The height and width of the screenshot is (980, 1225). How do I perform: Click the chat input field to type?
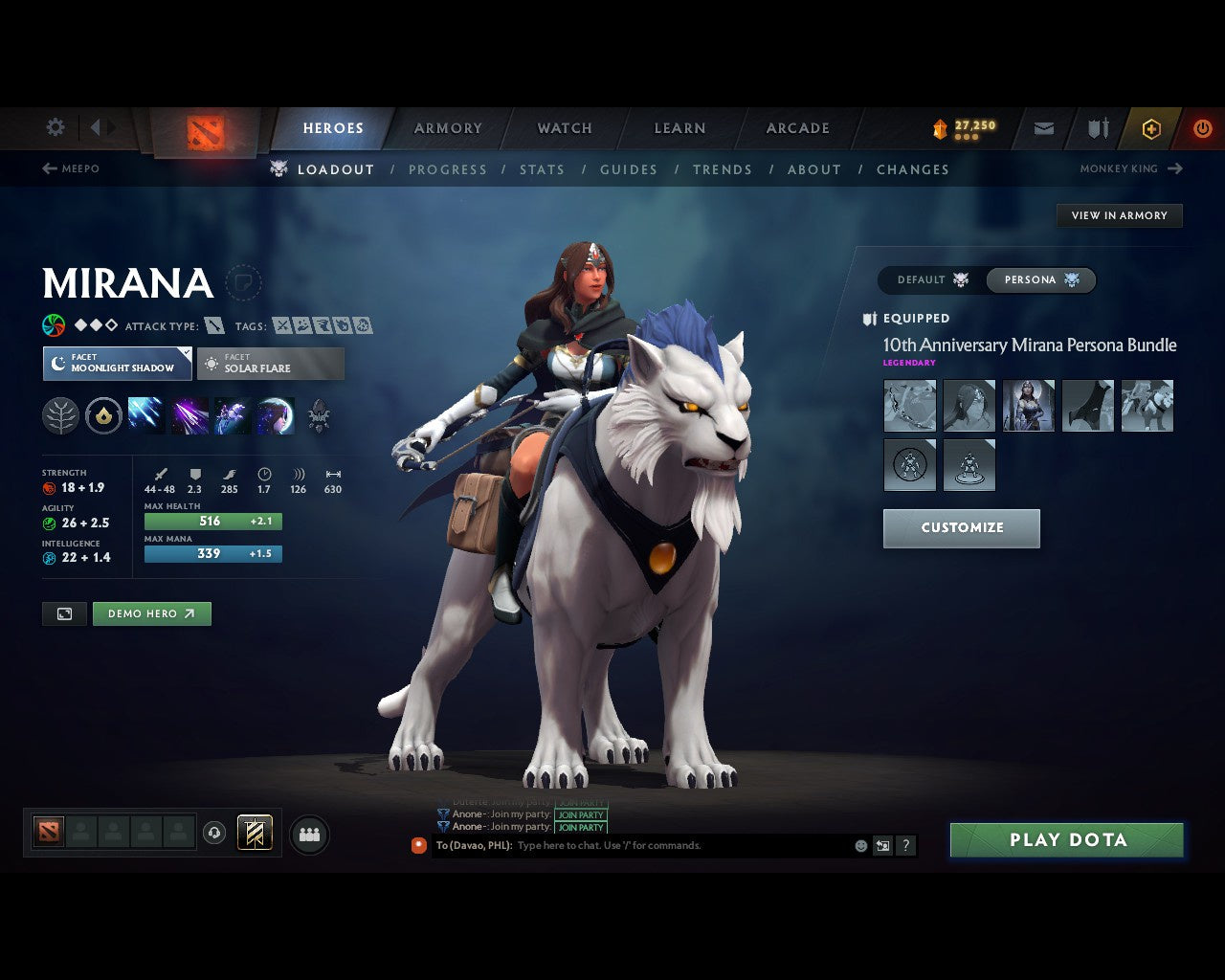(670, 845)
